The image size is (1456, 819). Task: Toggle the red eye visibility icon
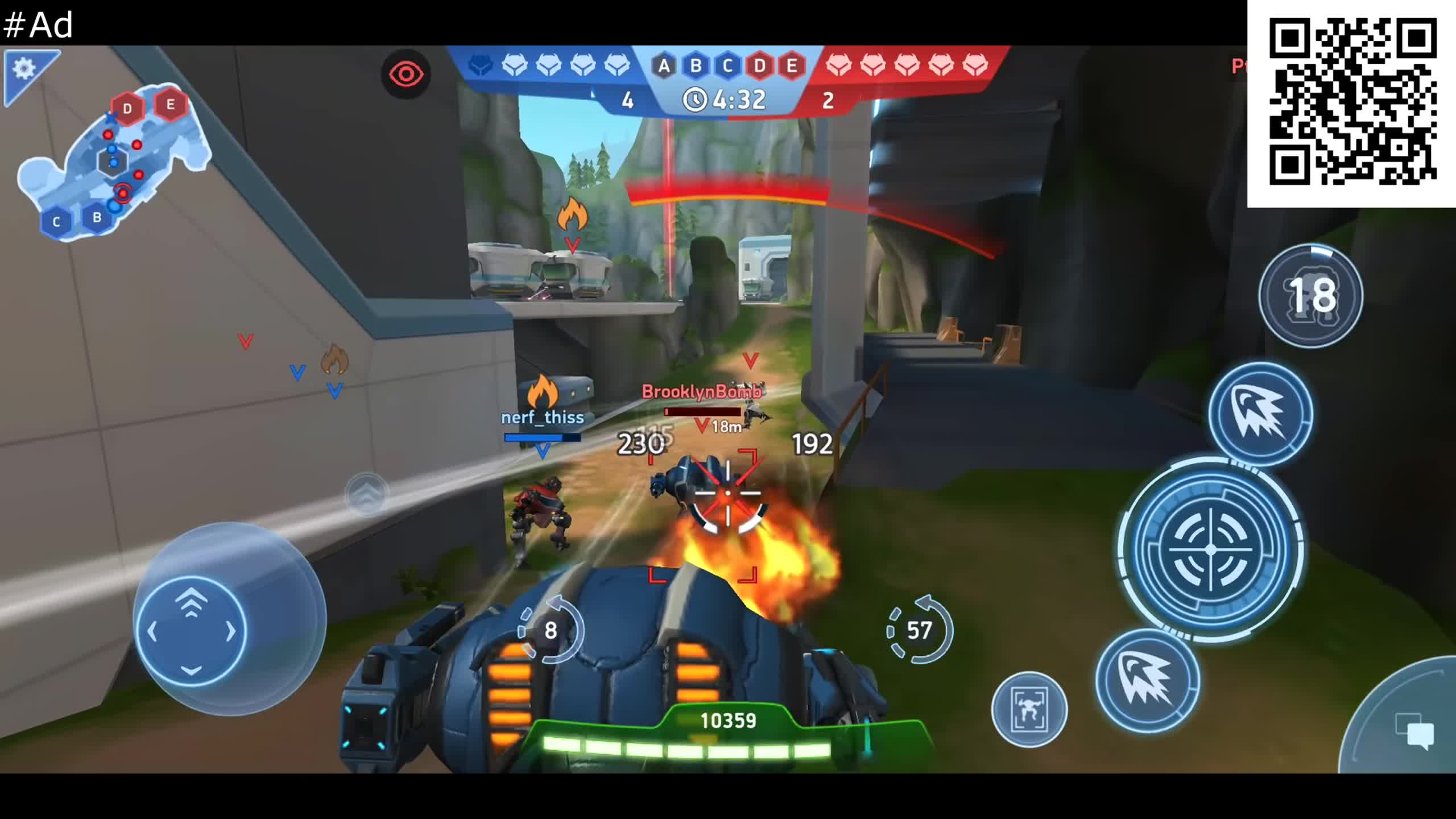pos(406,74)
